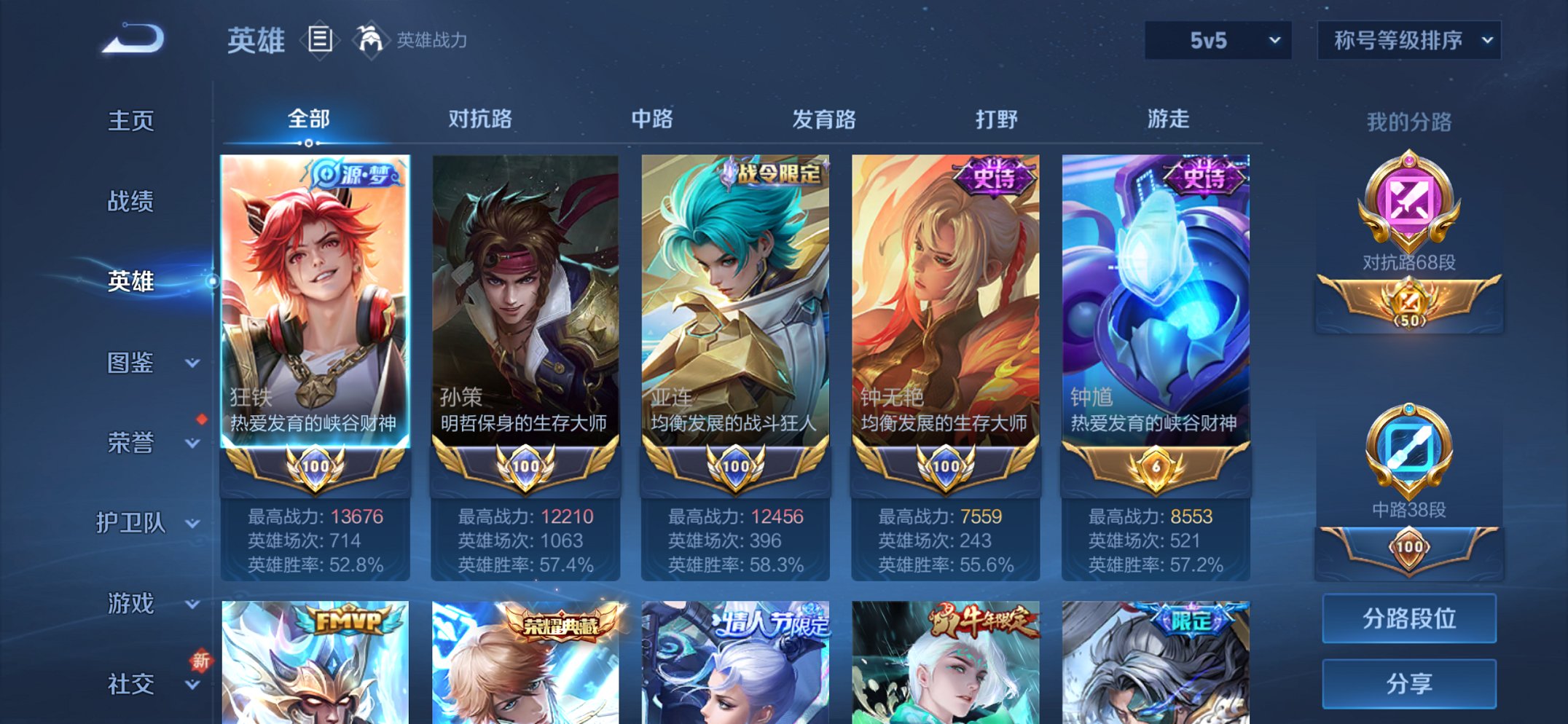Click the 分享 share button
The width and height of the screenshot is (1568, 724).
coord(1408,683)
